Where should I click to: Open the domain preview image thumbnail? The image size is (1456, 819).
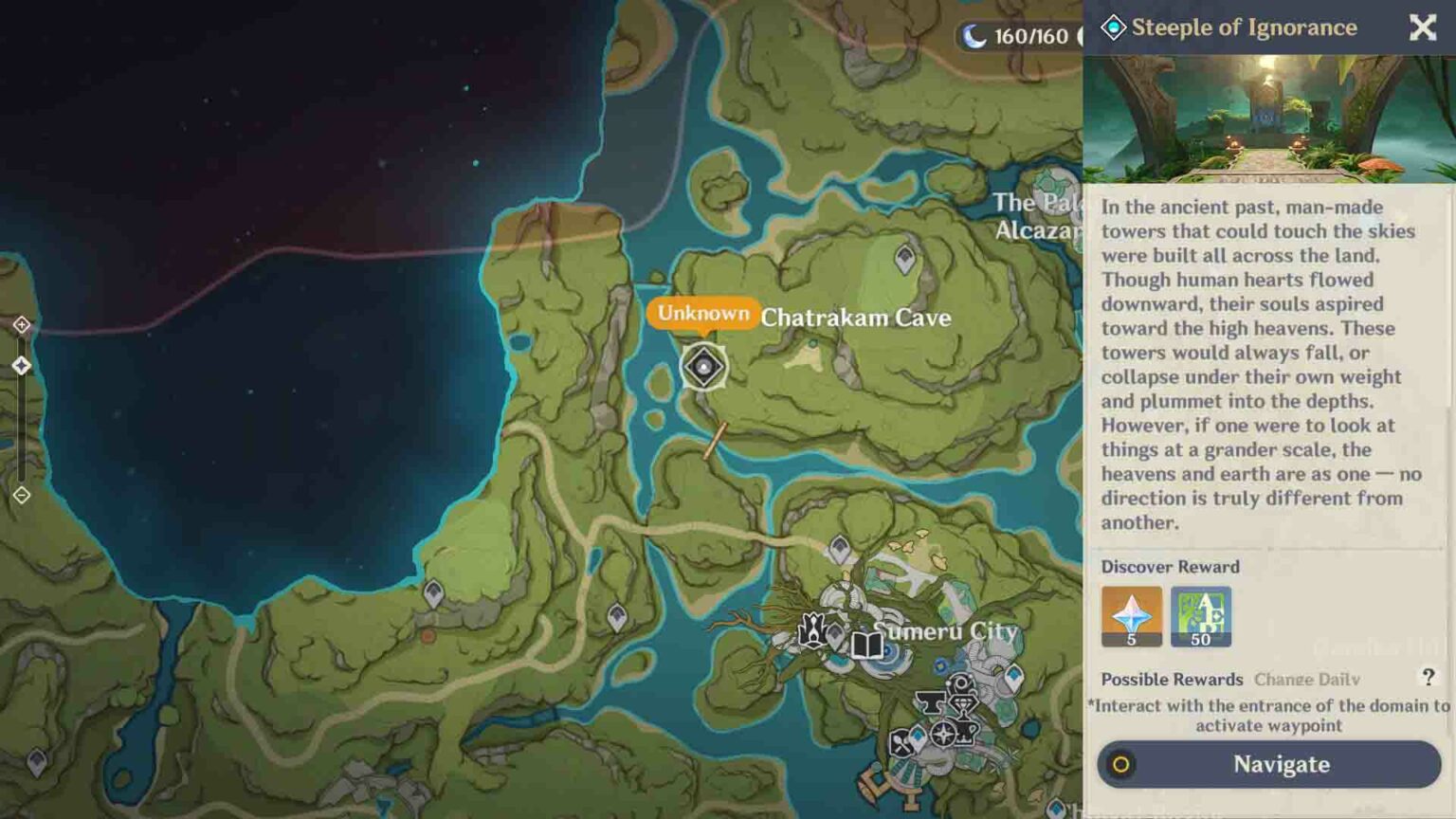[x=1268, y=118]
